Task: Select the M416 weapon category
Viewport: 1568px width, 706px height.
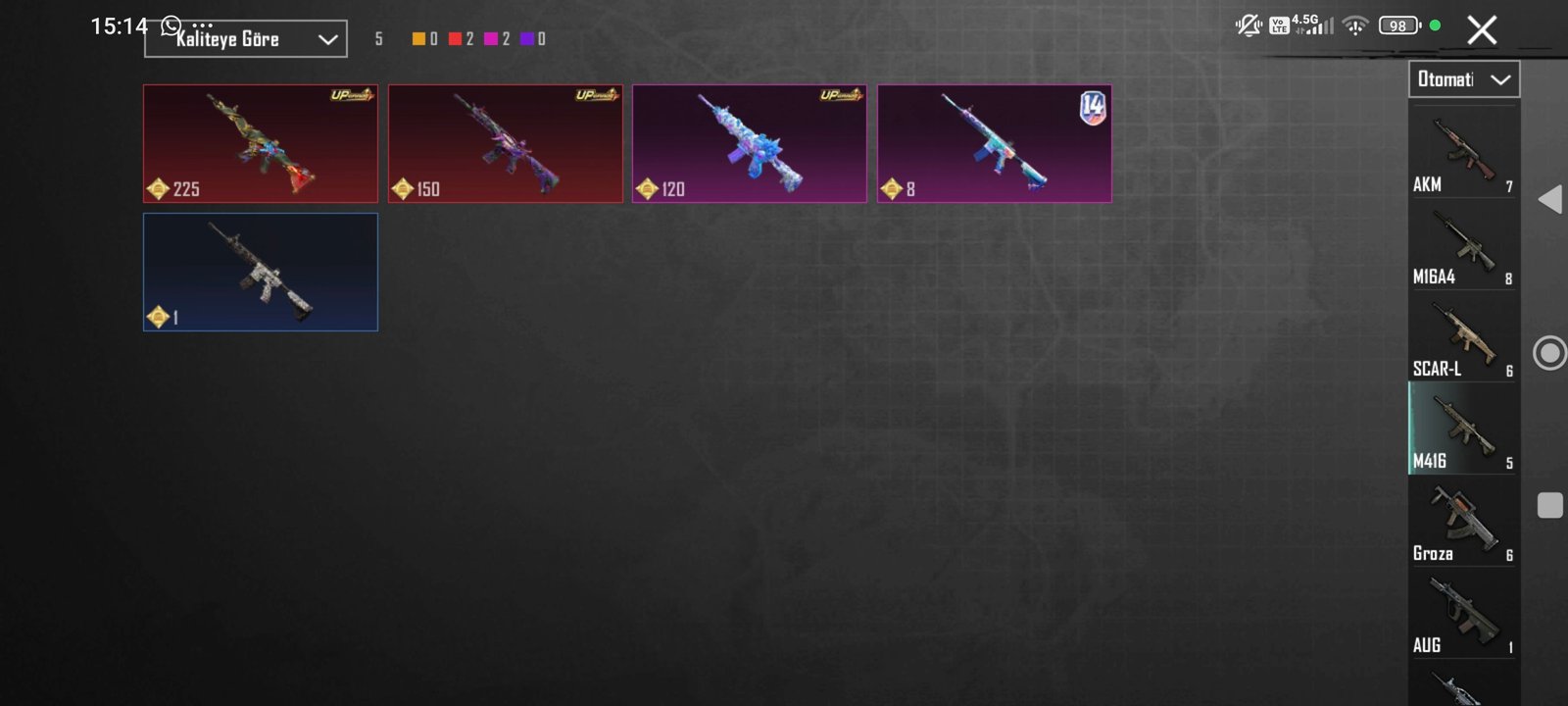Action: tap(1463, 430)
